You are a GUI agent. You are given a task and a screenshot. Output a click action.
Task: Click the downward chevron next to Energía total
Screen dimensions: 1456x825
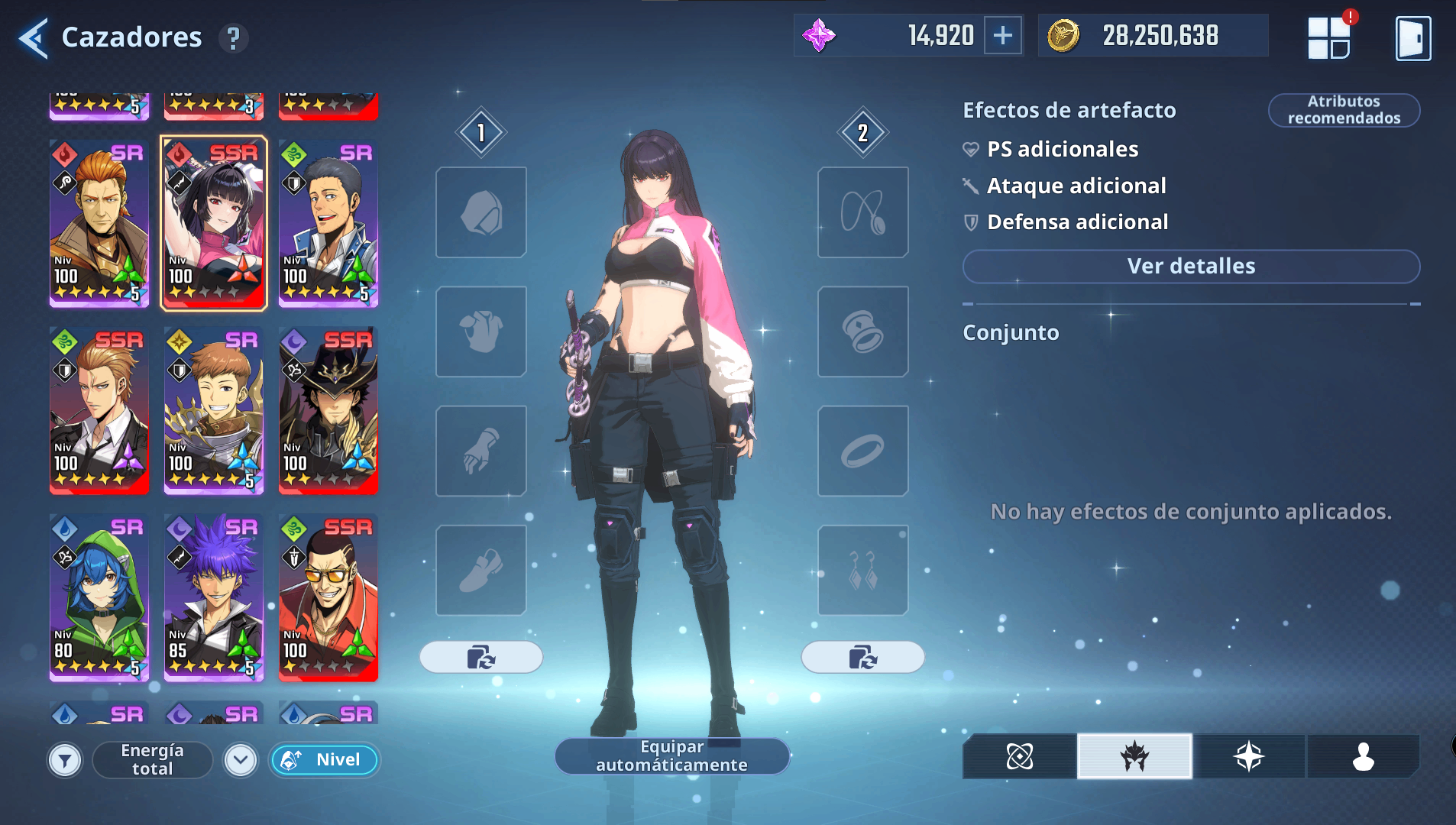pyautogui.click(x=240, y=760)
